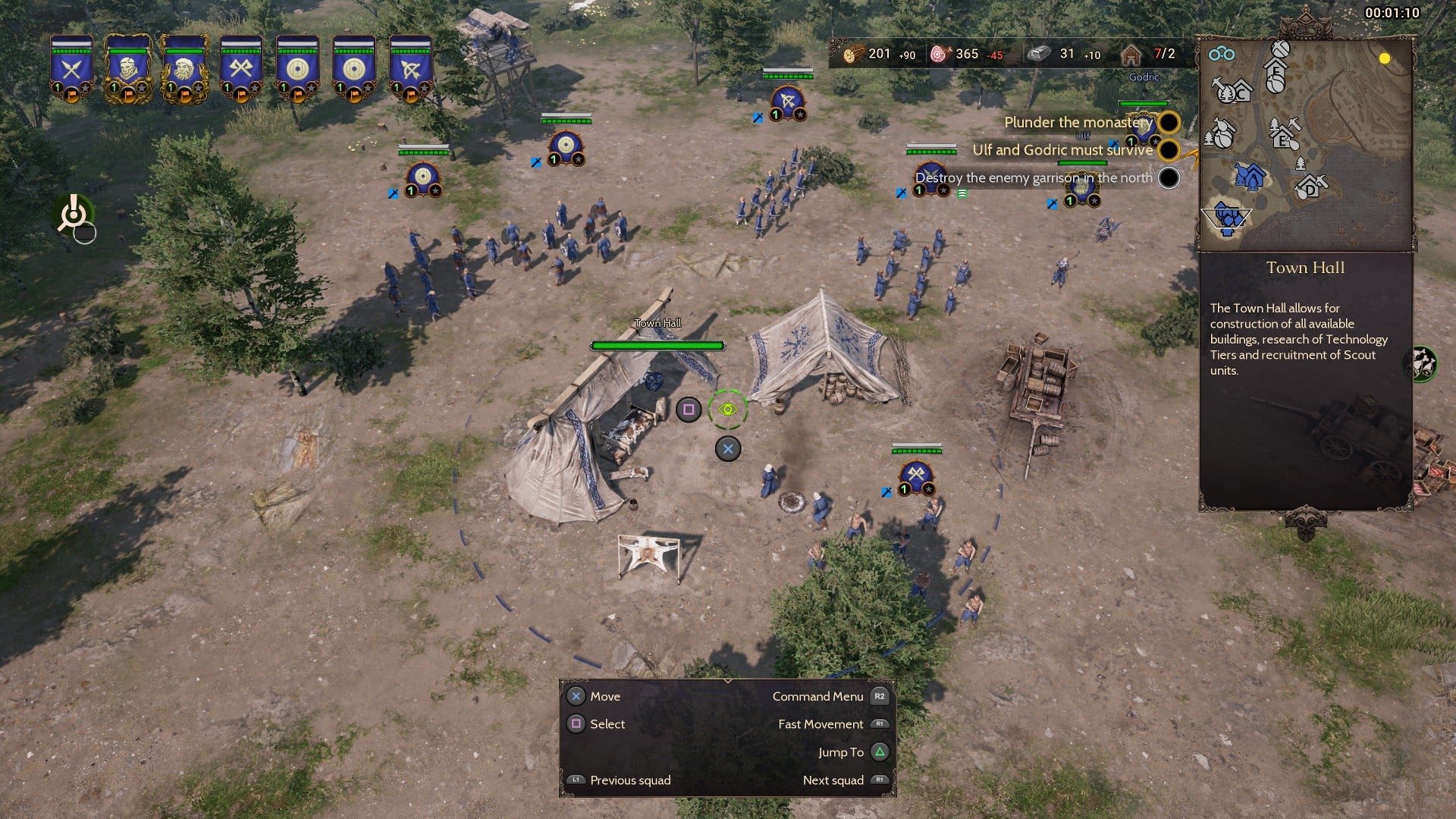Select the bow squad marker above the troops
The height and width of the screenshot is (819, 1456).
(788, 101)
